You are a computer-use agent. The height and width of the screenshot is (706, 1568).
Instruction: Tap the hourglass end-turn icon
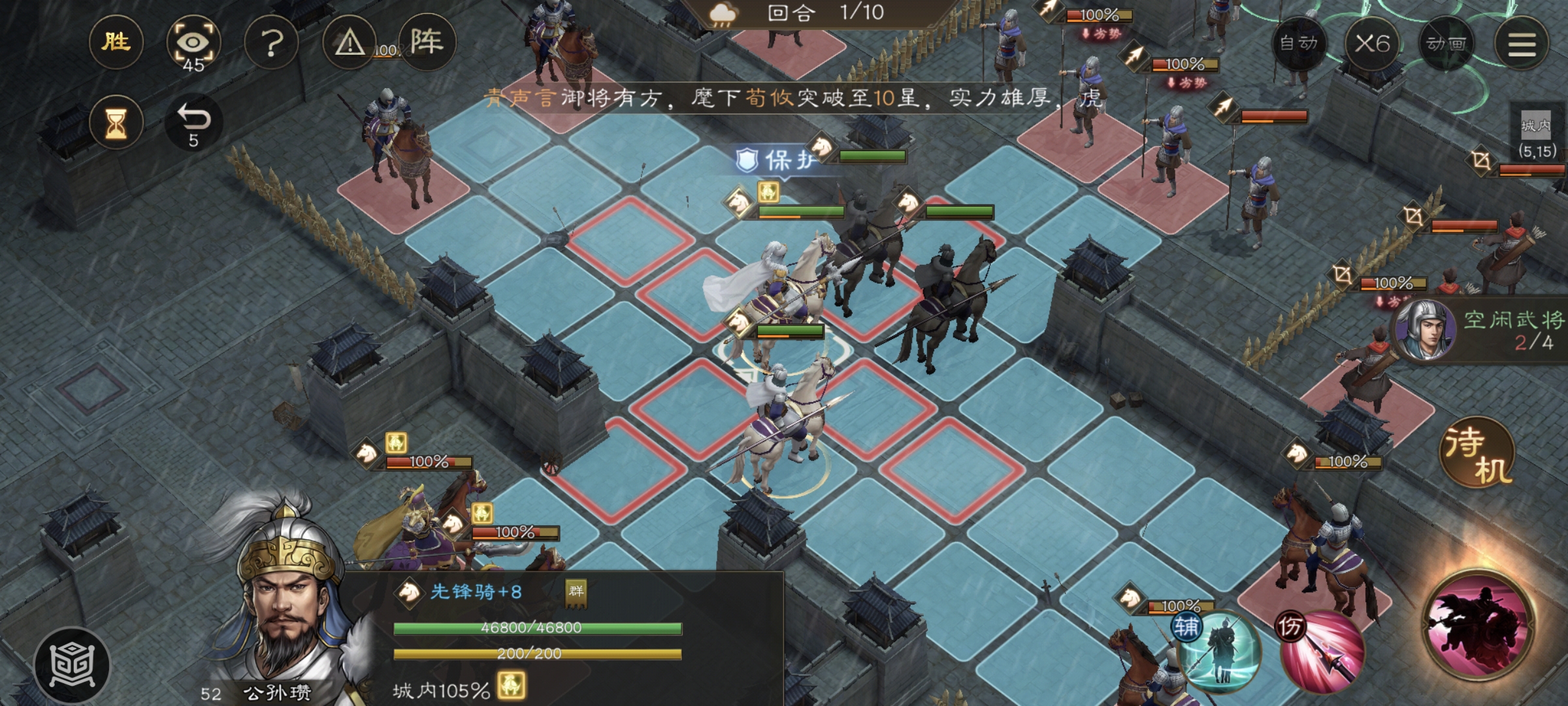click(117, 122)
